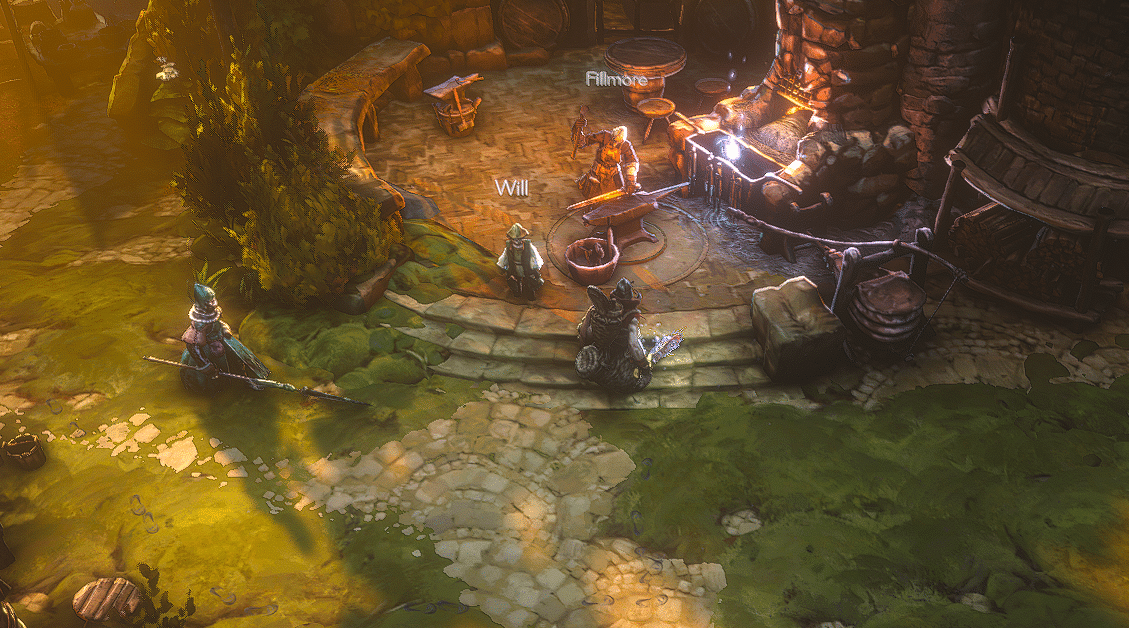Select the Fillmore name label
Image resolution: width=1129 pixels, height=628 pixels.
pos(617,78)
